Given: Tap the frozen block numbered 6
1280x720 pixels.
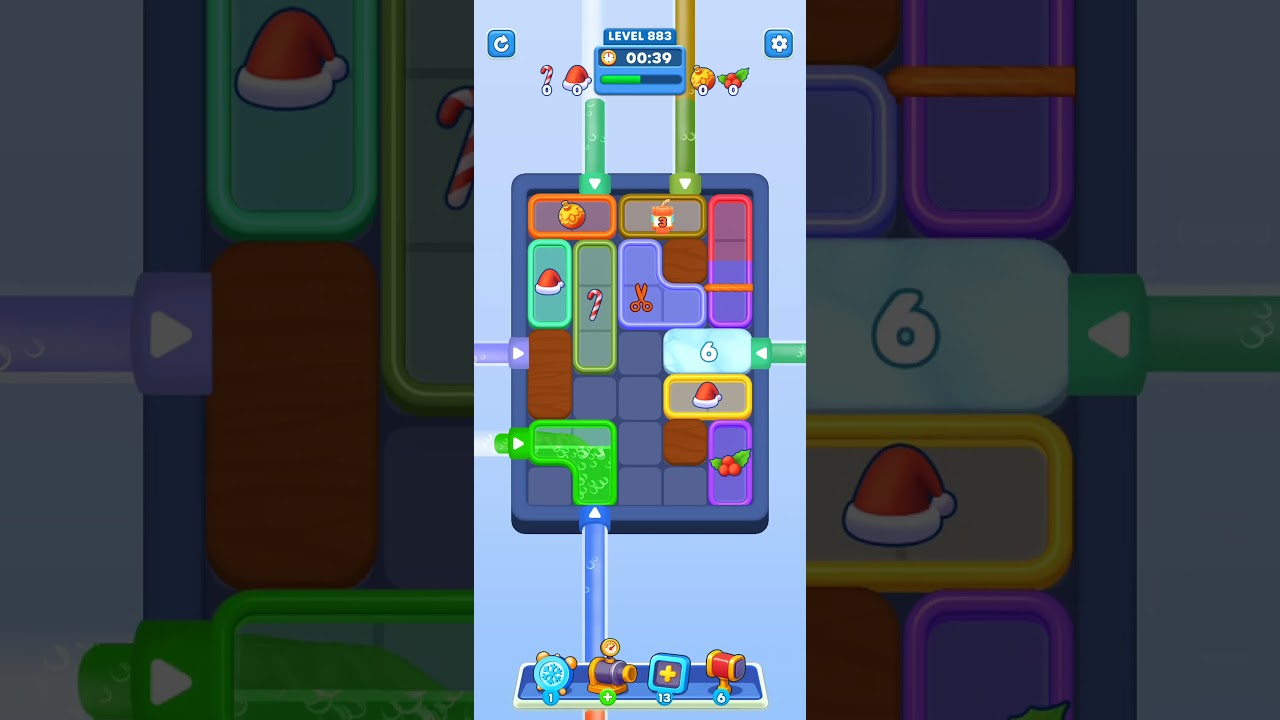Looking at the screenshot, I should 709,351.
